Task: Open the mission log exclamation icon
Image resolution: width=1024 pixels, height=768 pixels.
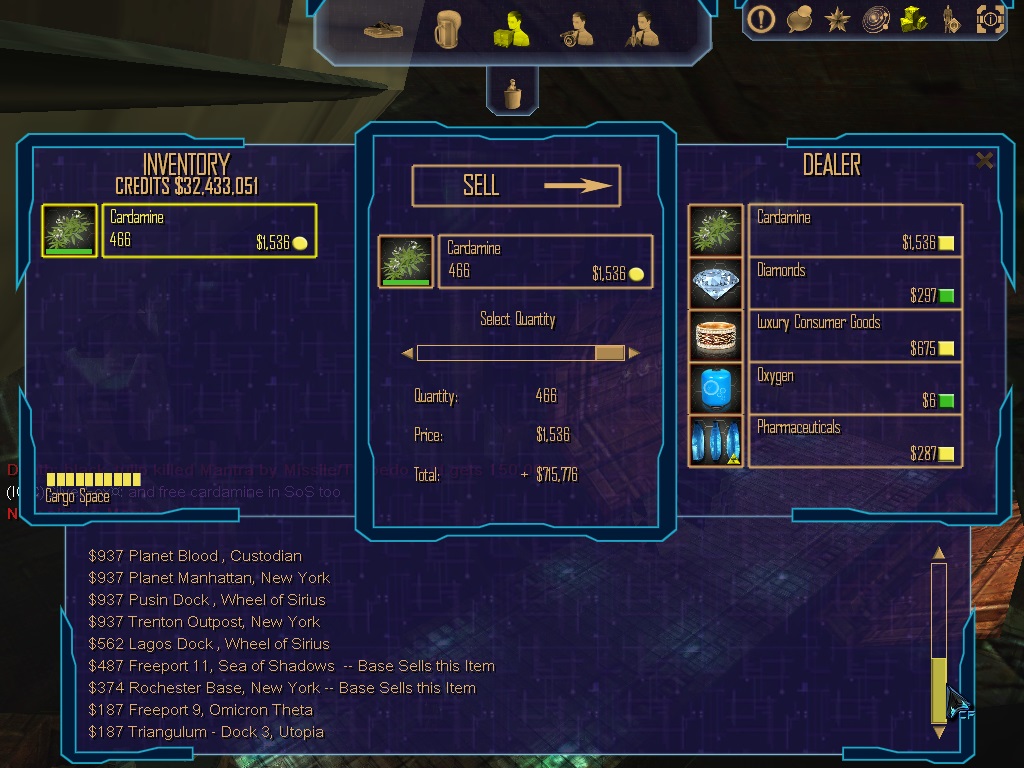Action: click(762, 19)
